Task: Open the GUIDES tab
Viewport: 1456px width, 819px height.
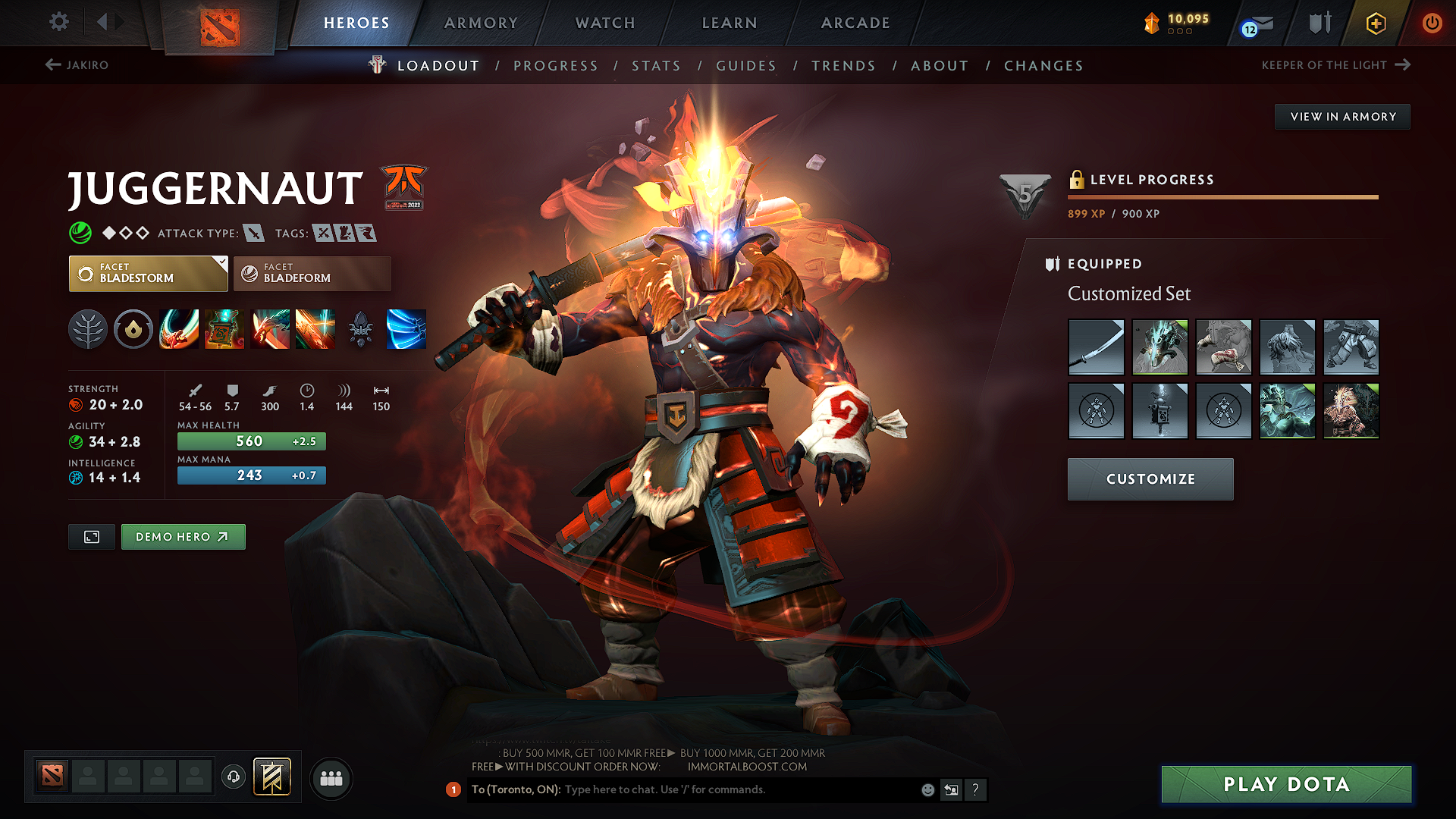Action: pyautogui.click(x=746, y=65)
